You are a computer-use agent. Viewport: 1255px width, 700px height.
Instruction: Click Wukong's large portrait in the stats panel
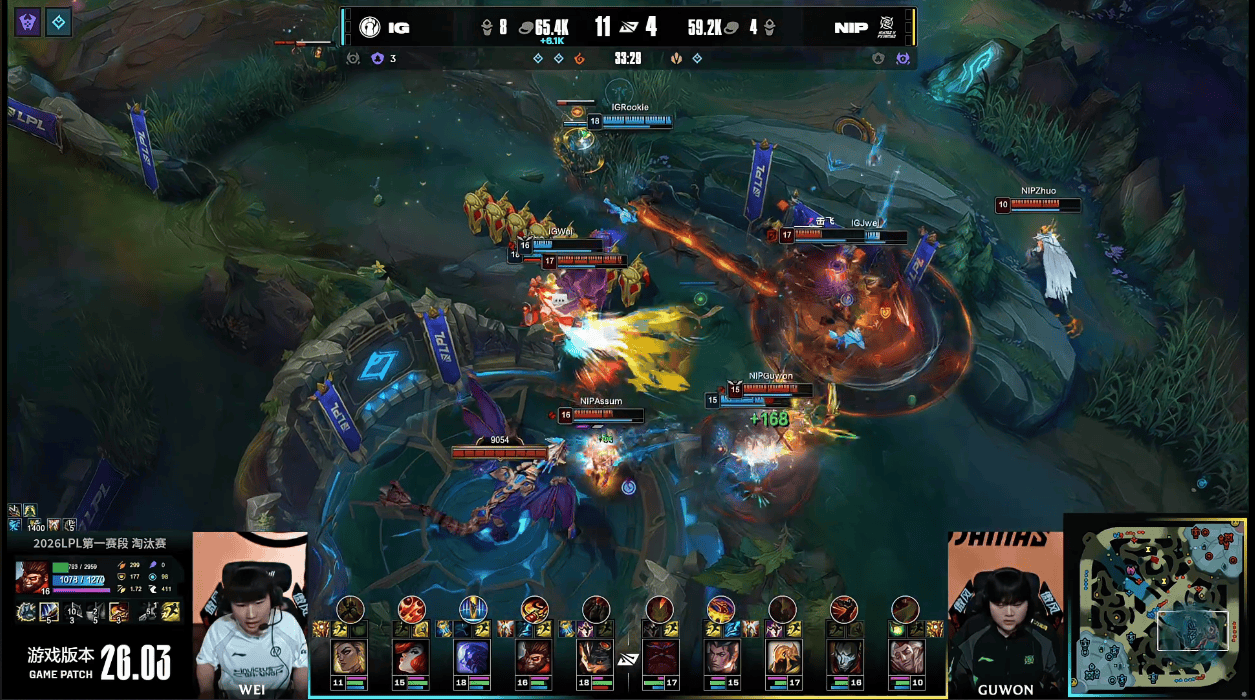tap(33, 577)
